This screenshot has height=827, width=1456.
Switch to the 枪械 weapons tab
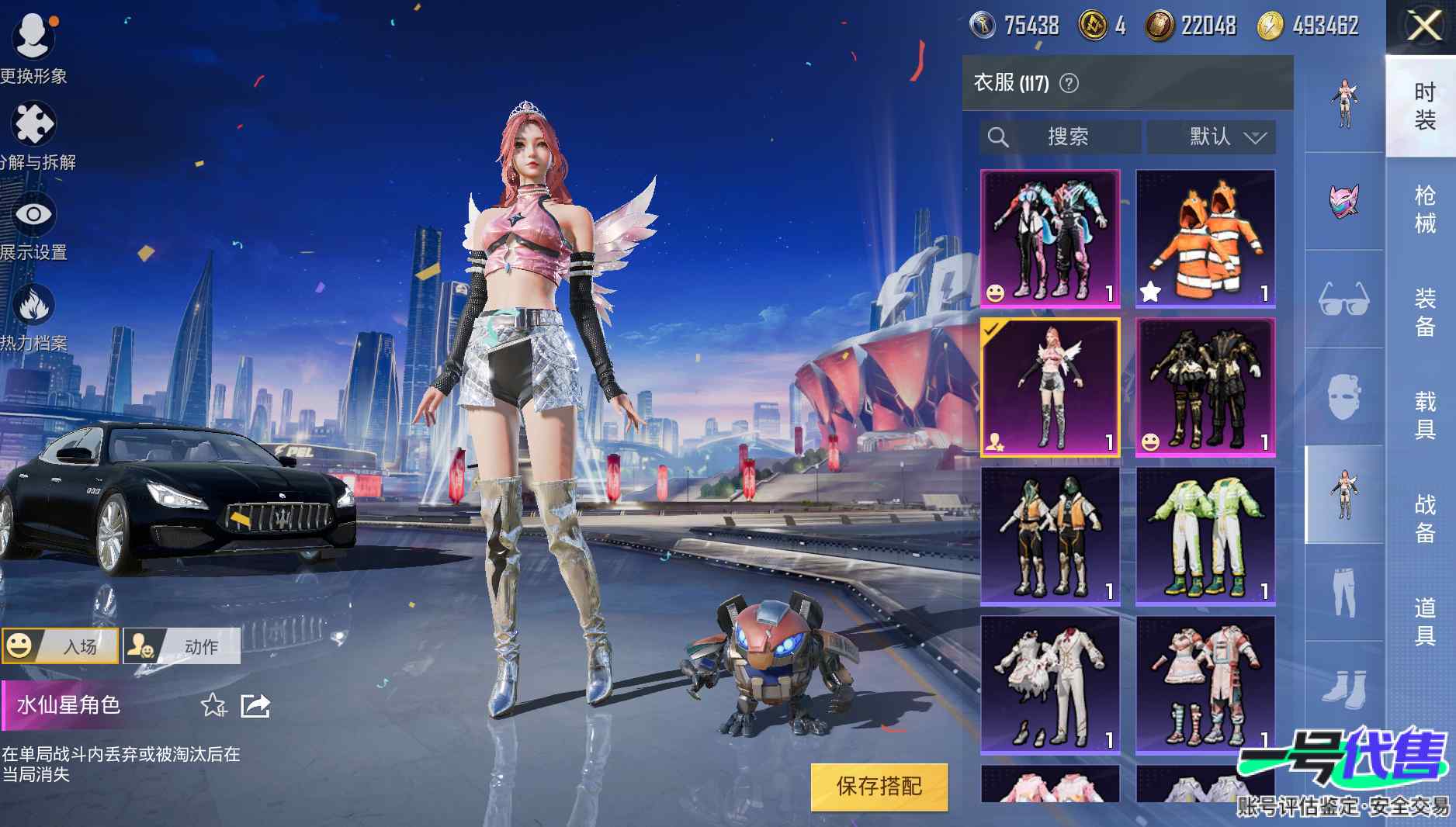pos(1424,209)
